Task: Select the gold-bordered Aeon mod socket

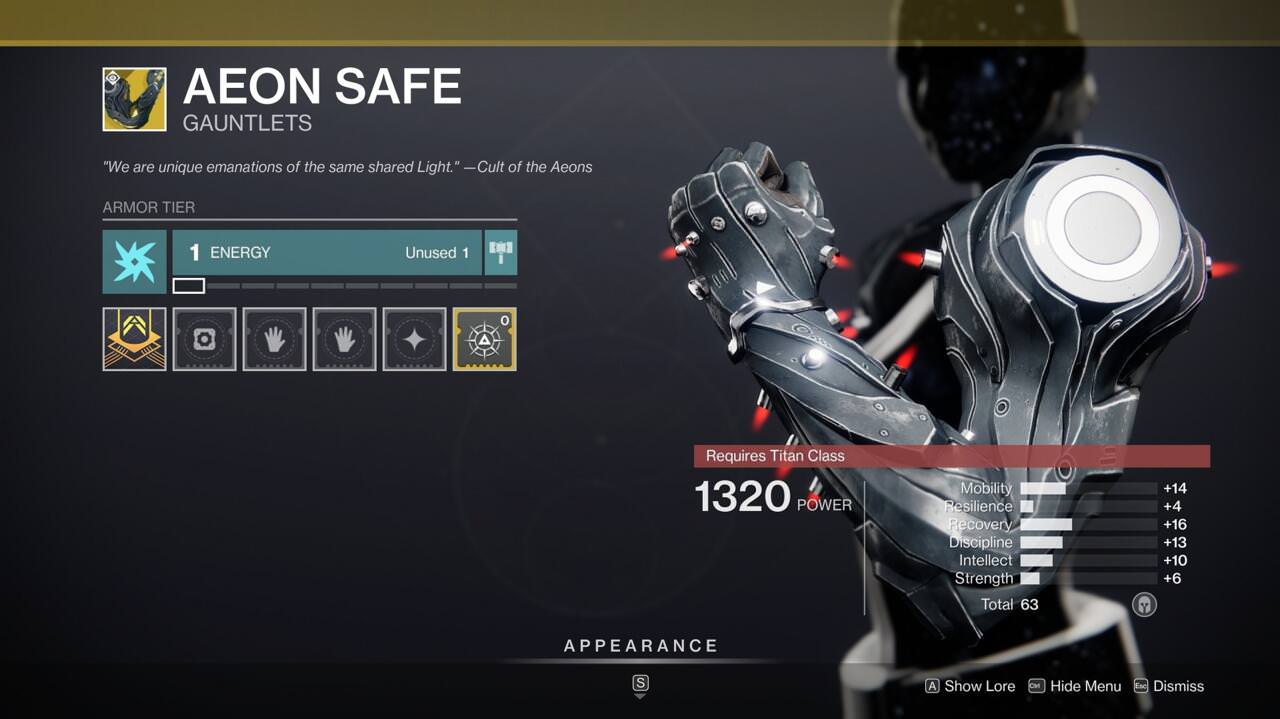Action: pyautogui.click(x=484, y=339)
